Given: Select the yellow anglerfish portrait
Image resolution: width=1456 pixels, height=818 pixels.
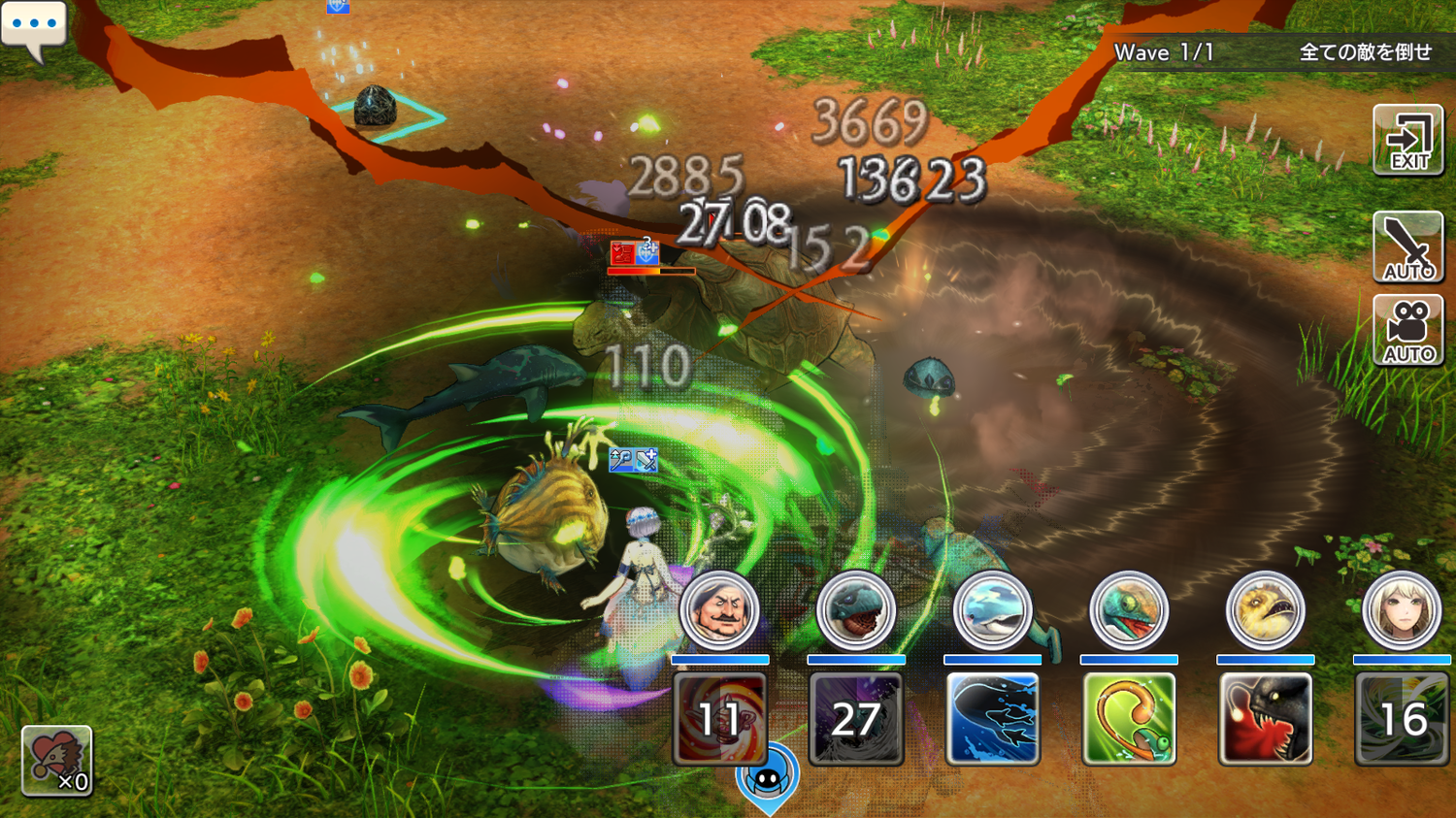Looking at the screenshot, I should tap(1265, 611).
